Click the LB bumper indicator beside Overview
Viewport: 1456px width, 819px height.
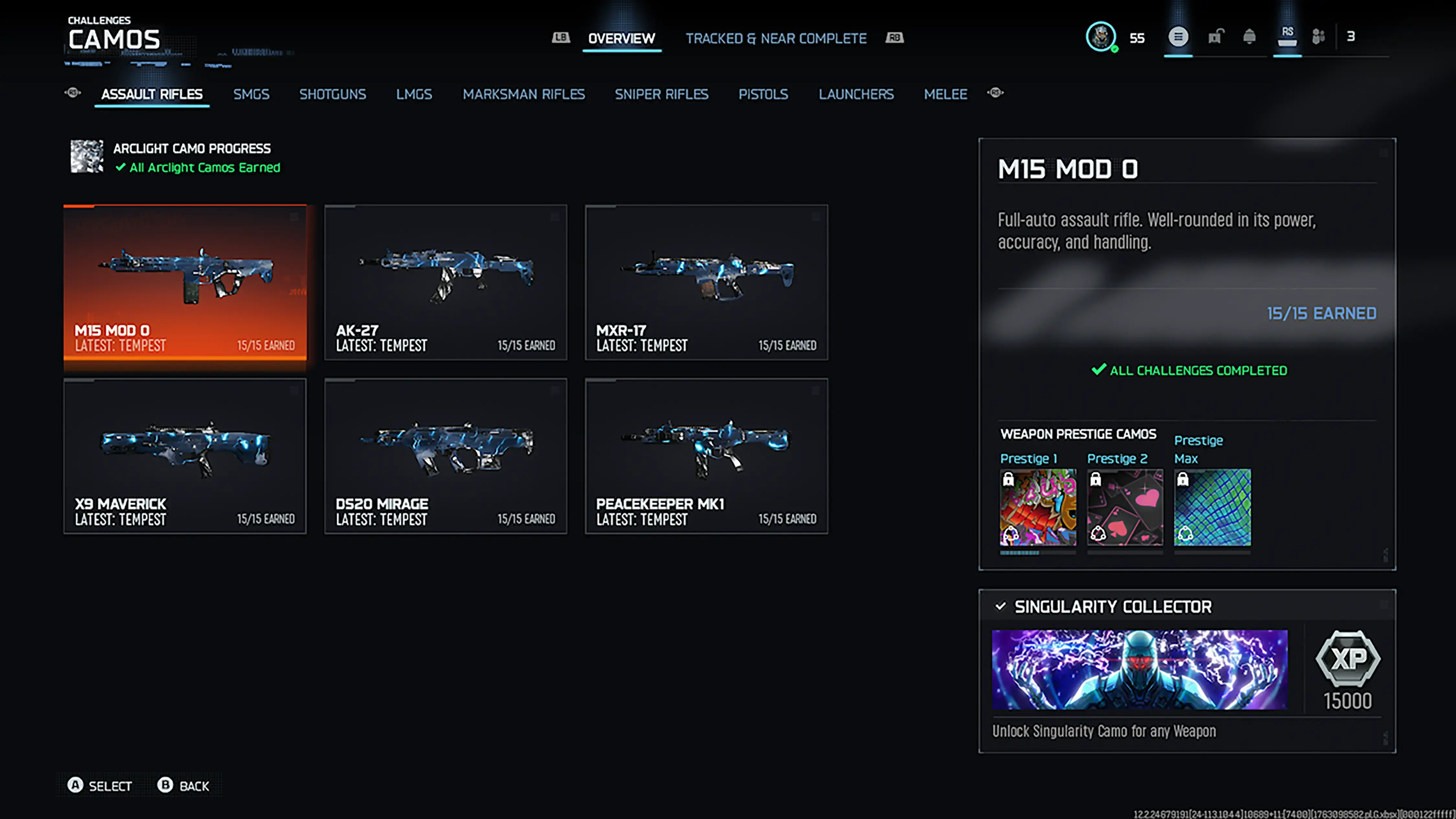(560, 37)
